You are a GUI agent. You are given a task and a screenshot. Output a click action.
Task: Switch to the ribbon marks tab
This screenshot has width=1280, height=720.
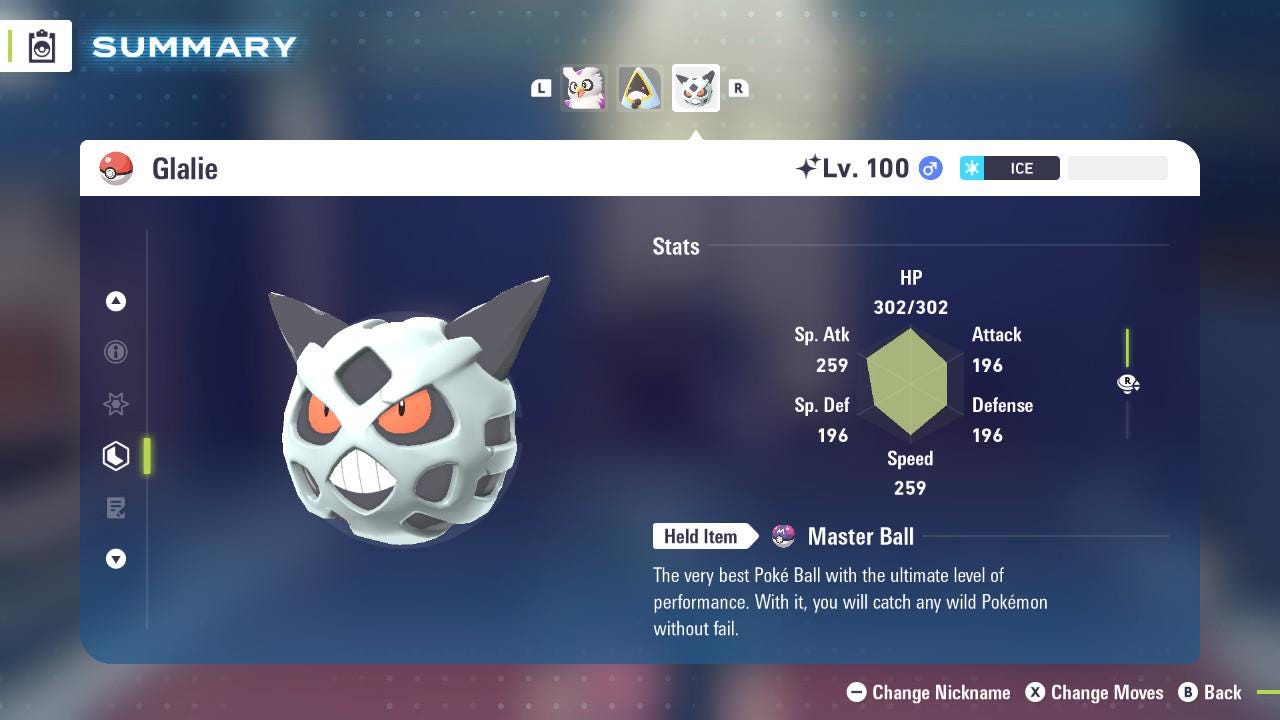[116, 404]
